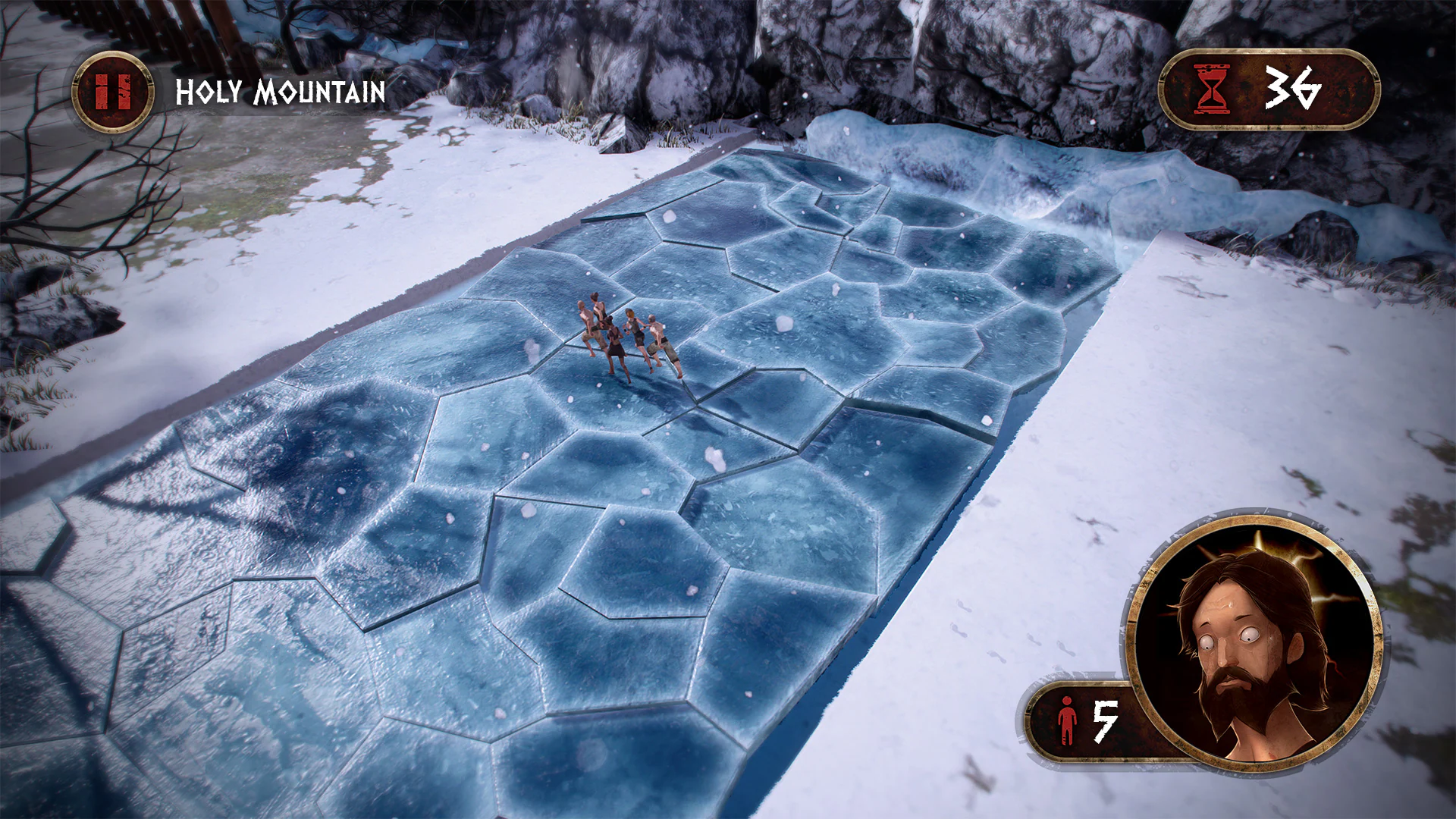Pause the game with the red pause button

[x=113, y=93]
